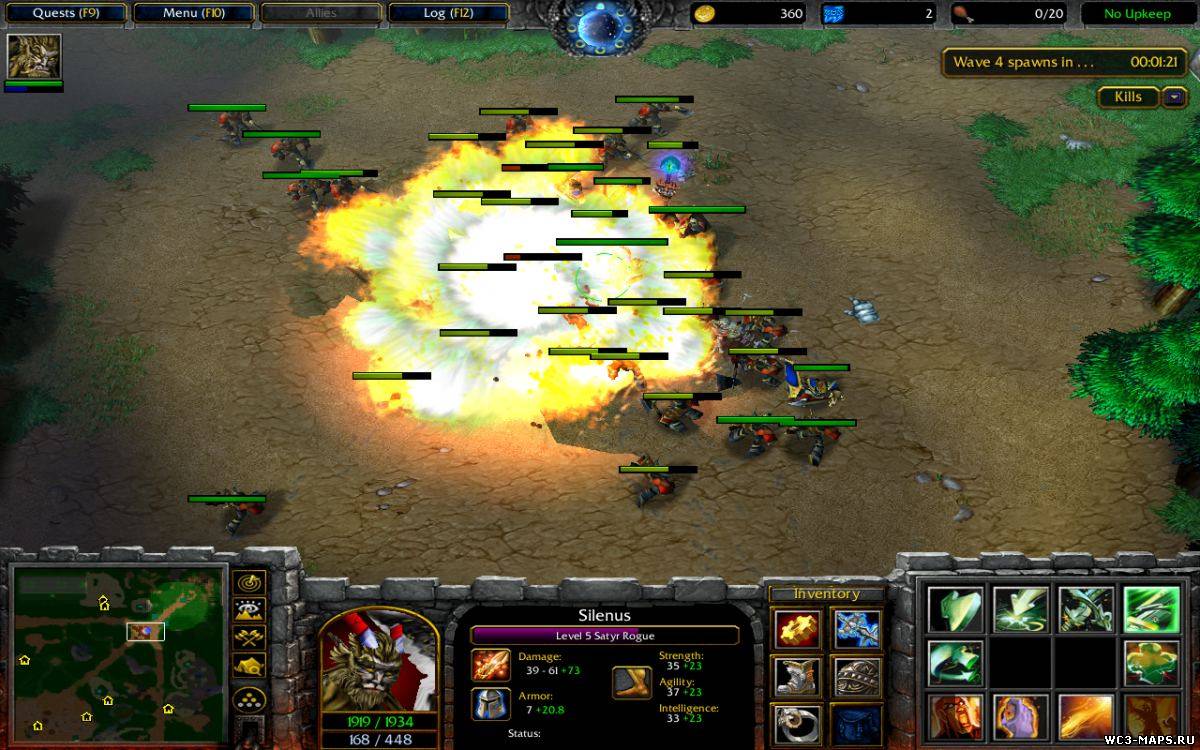Use the golden gear item in inventory

[797, 629]
